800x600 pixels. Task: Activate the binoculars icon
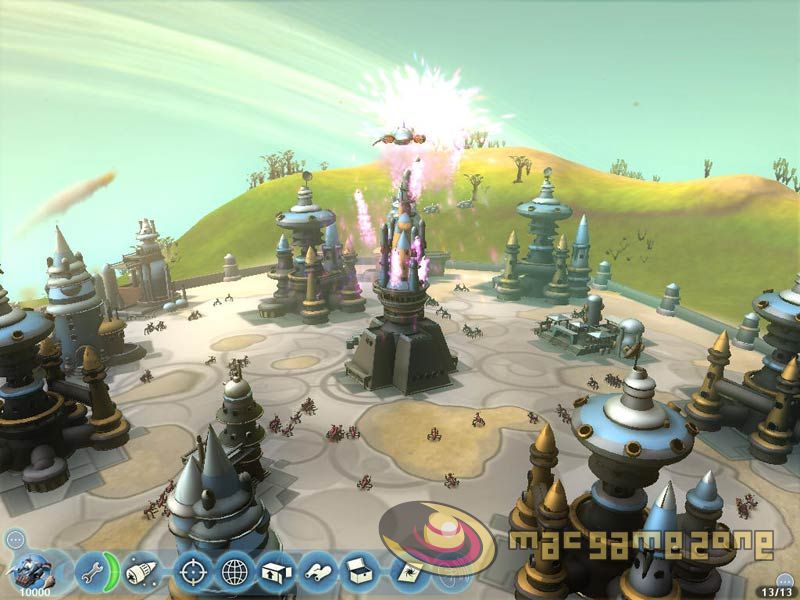[317, 572]
